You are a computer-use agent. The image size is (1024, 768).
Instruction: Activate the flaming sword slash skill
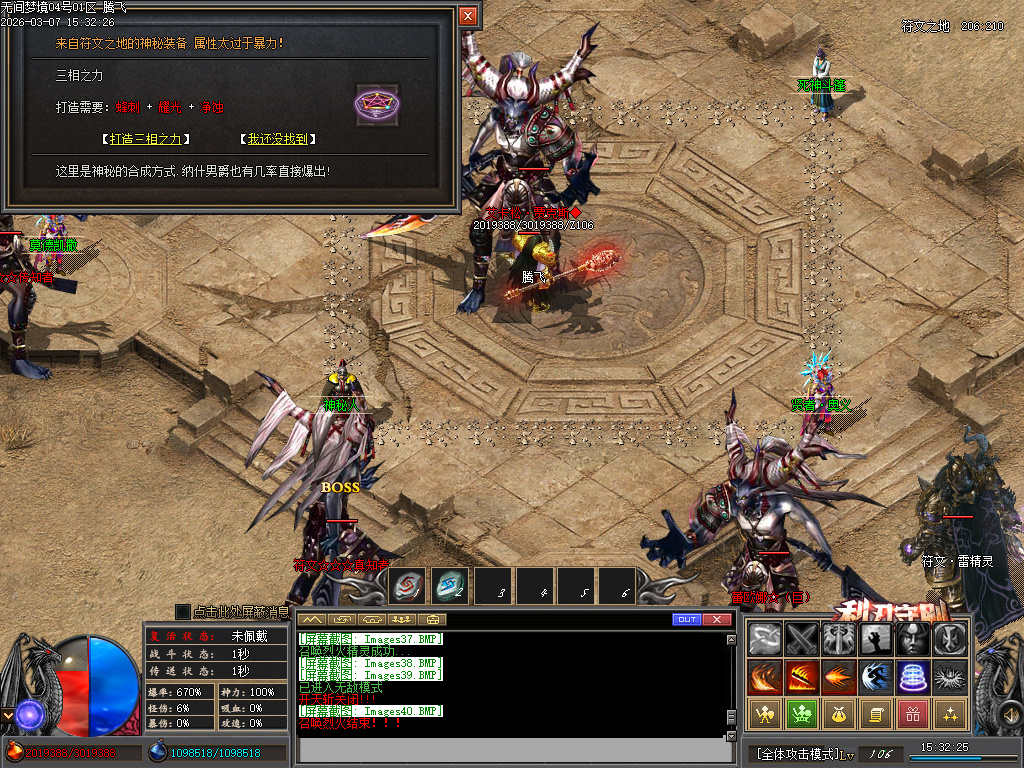[x=802, y=677]
